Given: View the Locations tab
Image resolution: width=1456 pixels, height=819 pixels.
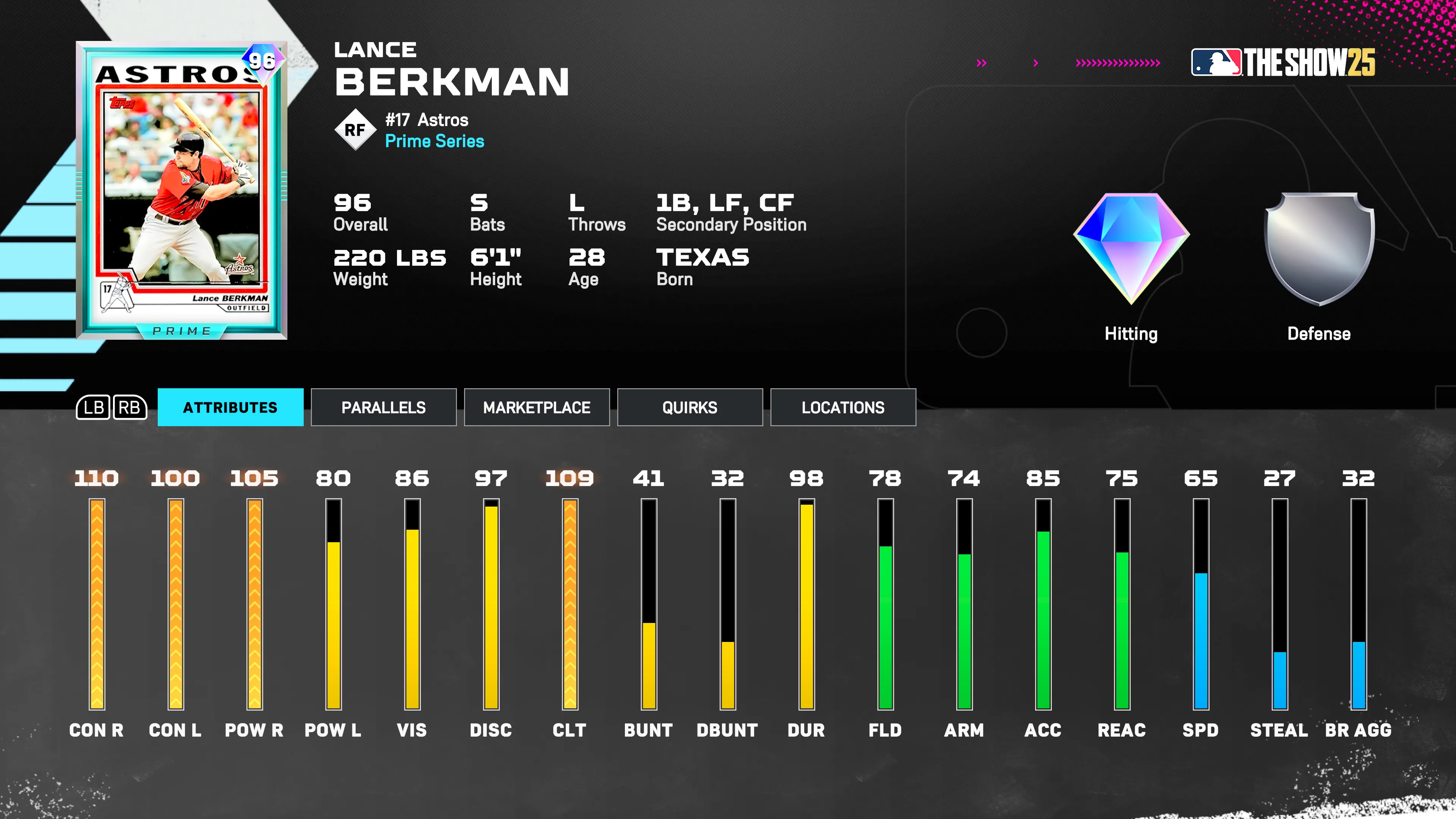Looking at the screenshot, I should (x=843, y=407).
